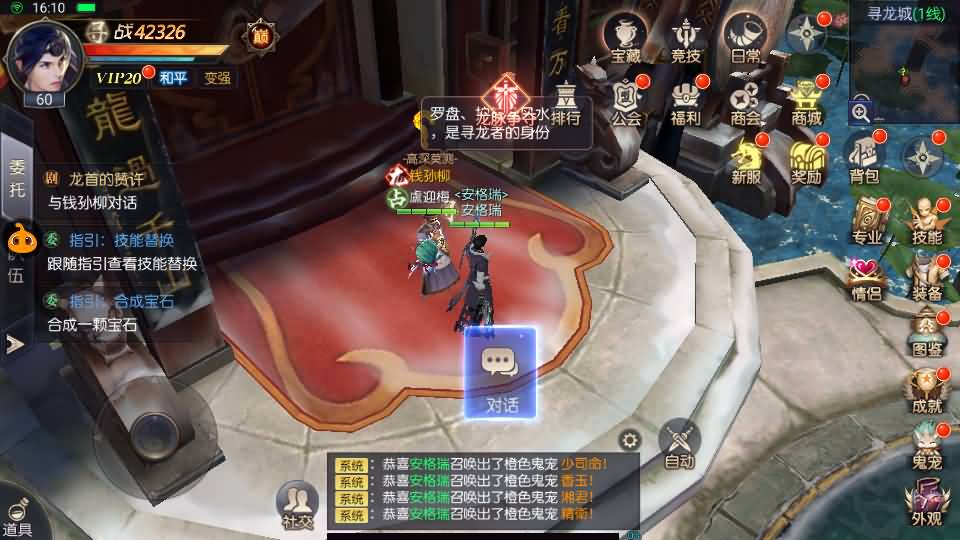Image resolution: width=960 pixels, height=540 pixels.
Task: Open the 公会 guild menu
Action: point(626,102)
